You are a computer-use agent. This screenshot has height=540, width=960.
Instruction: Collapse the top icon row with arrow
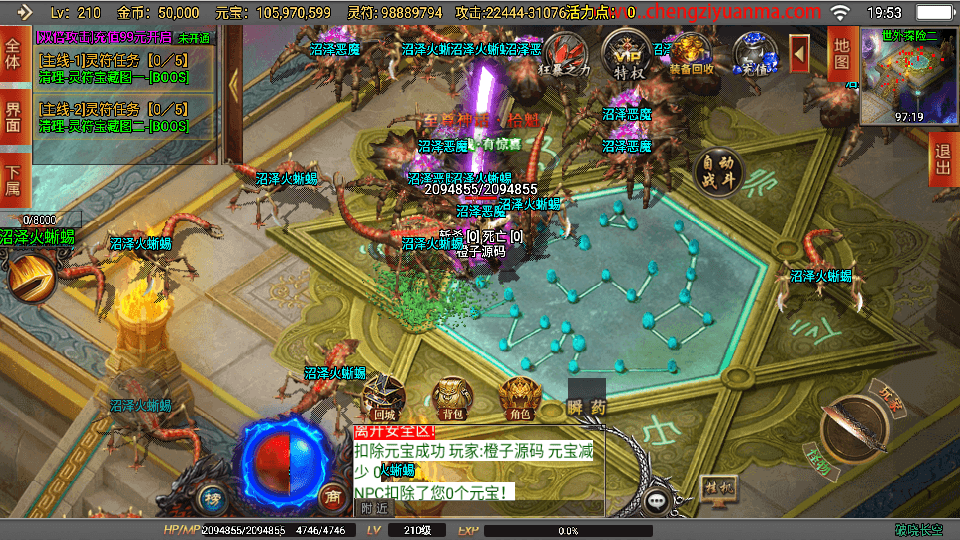tap(799, 50)
